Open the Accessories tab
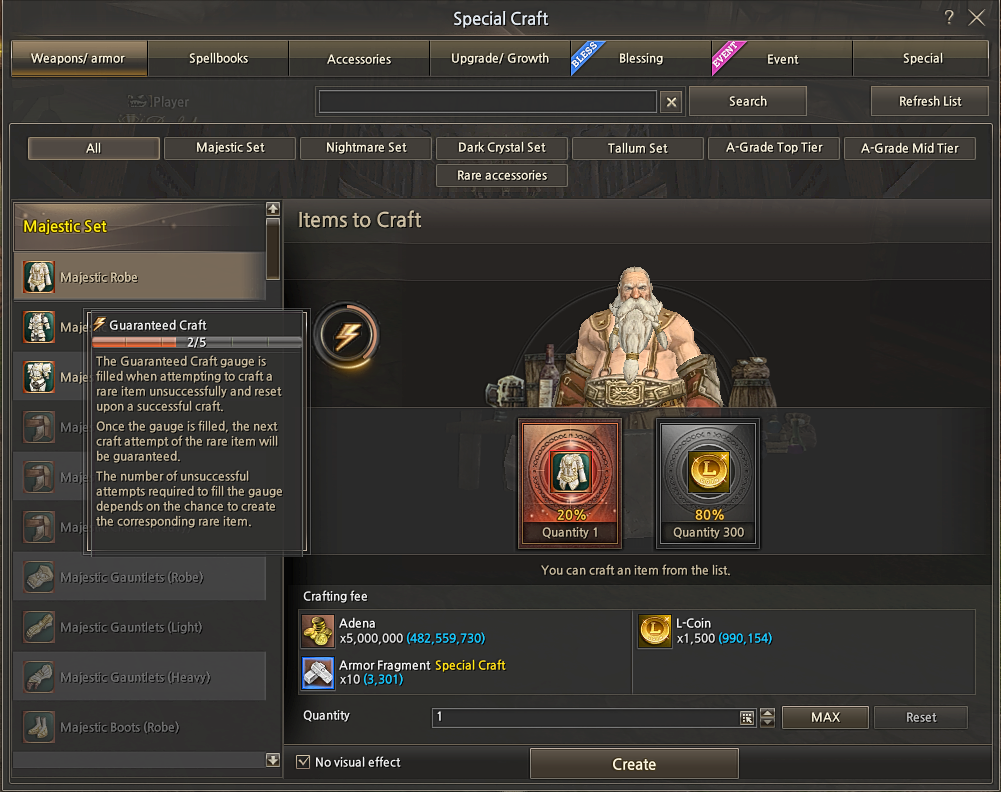 tap(359, 58)
